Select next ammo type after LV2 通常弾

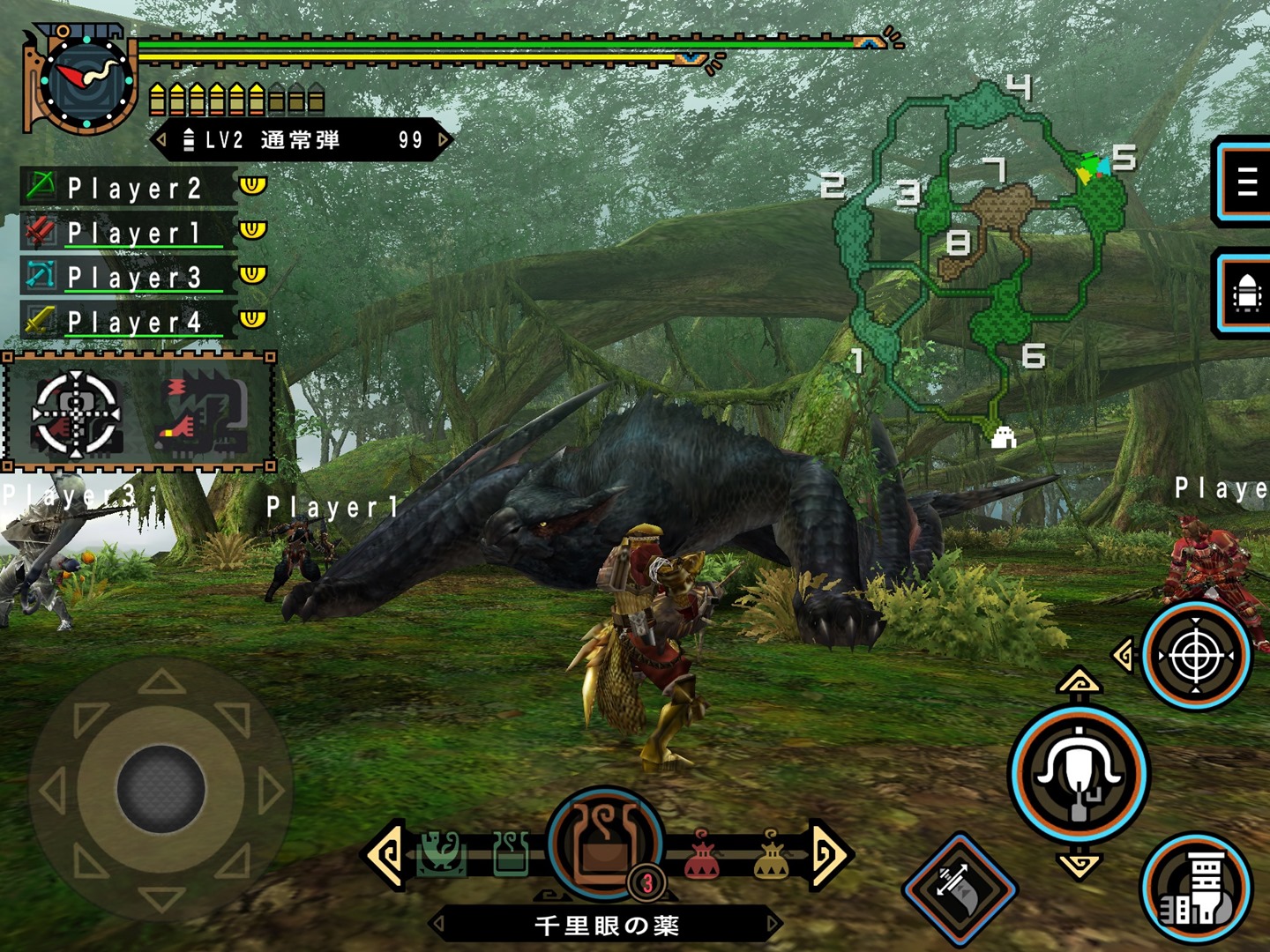444,139
